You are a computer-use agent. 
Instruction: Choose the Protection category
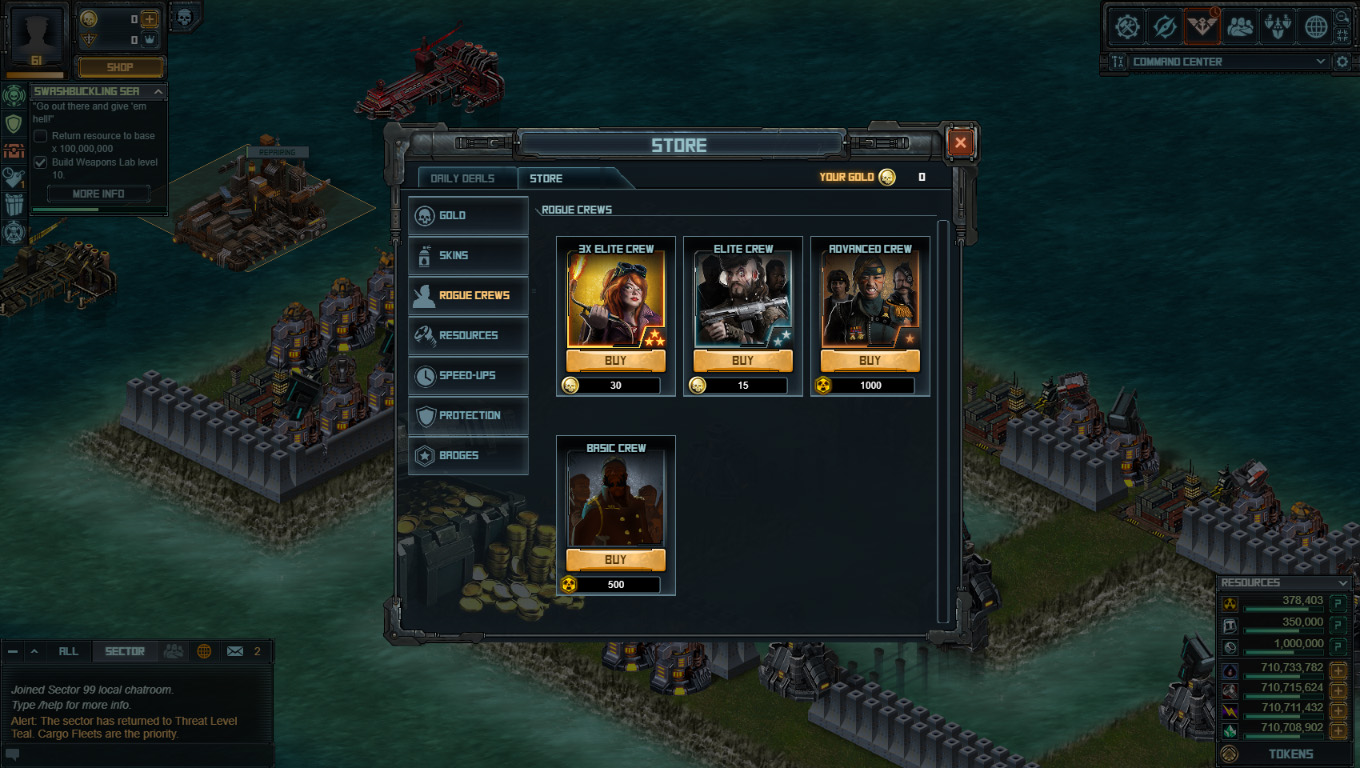(468, 415)
